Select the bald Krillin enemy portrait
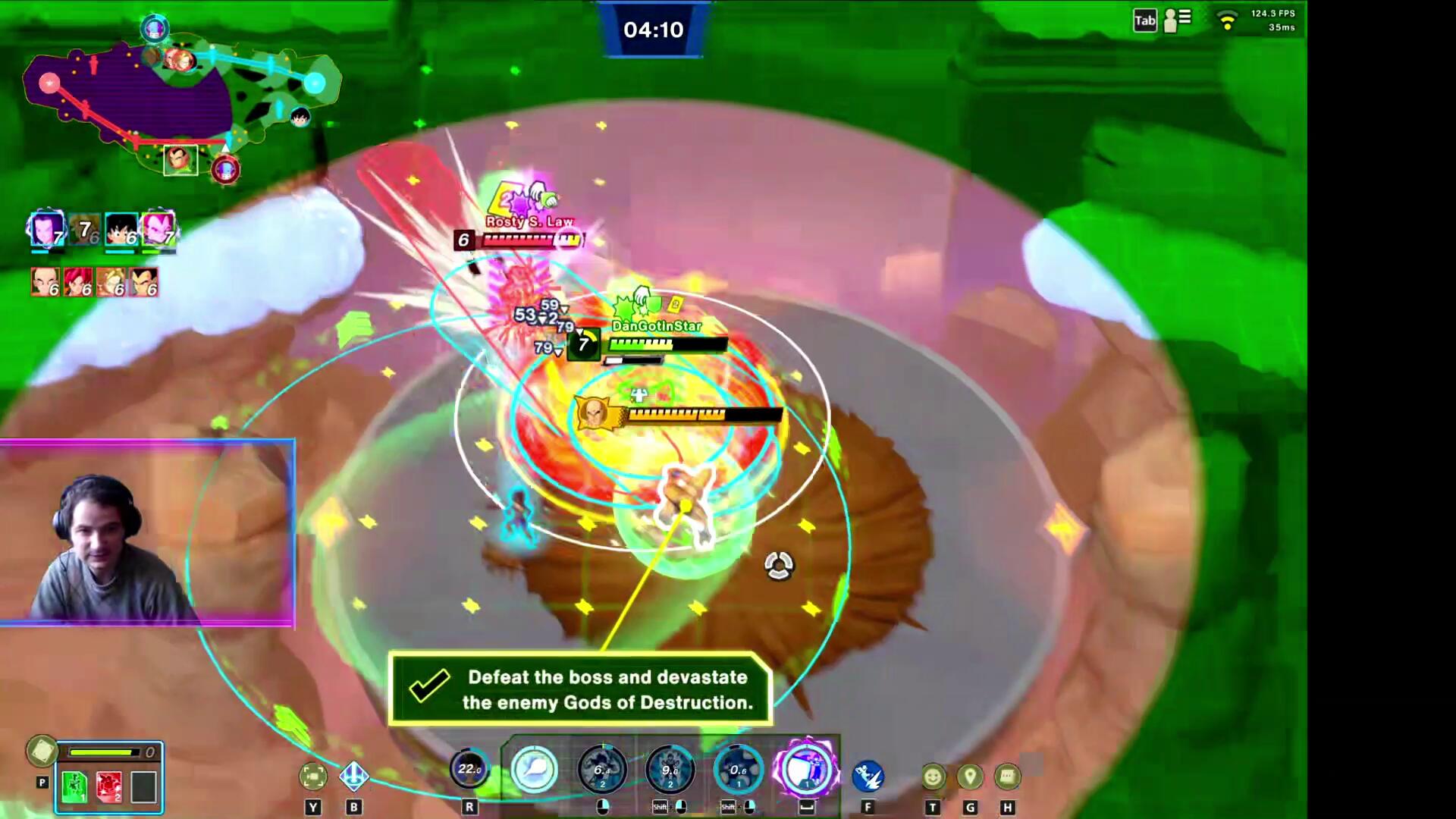This screenshot has height=819, width=1456. 45,281
